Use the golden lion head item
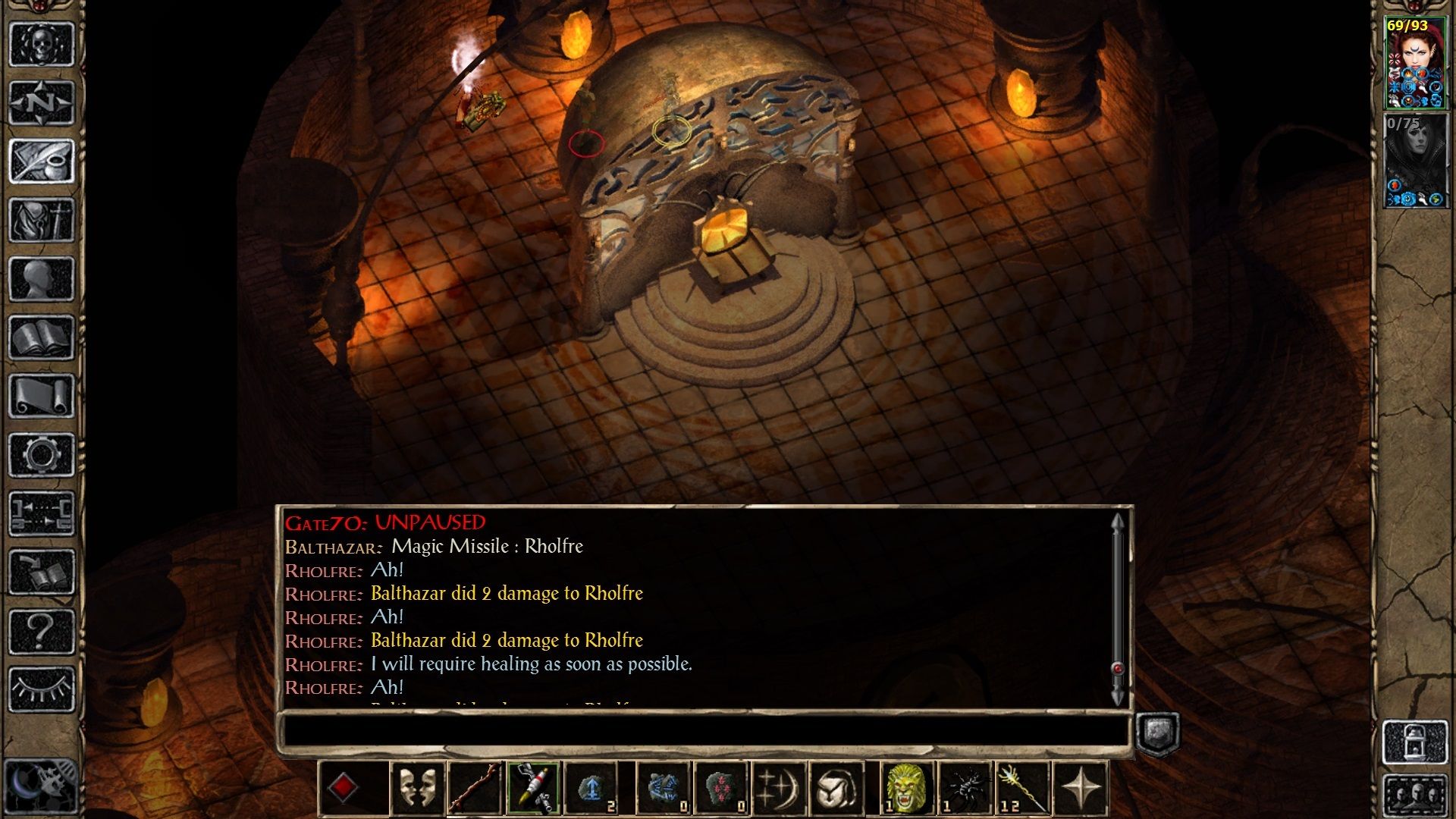This screenshot has width=1456, height=819. point(906,788)
